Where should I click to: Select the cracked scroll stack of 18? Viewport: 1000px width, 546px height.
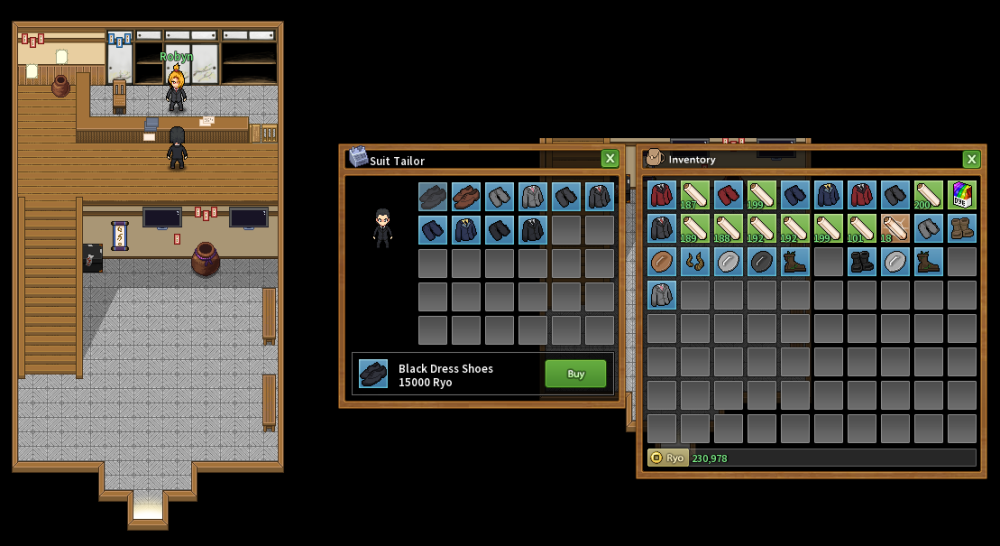tap(895, 229)
